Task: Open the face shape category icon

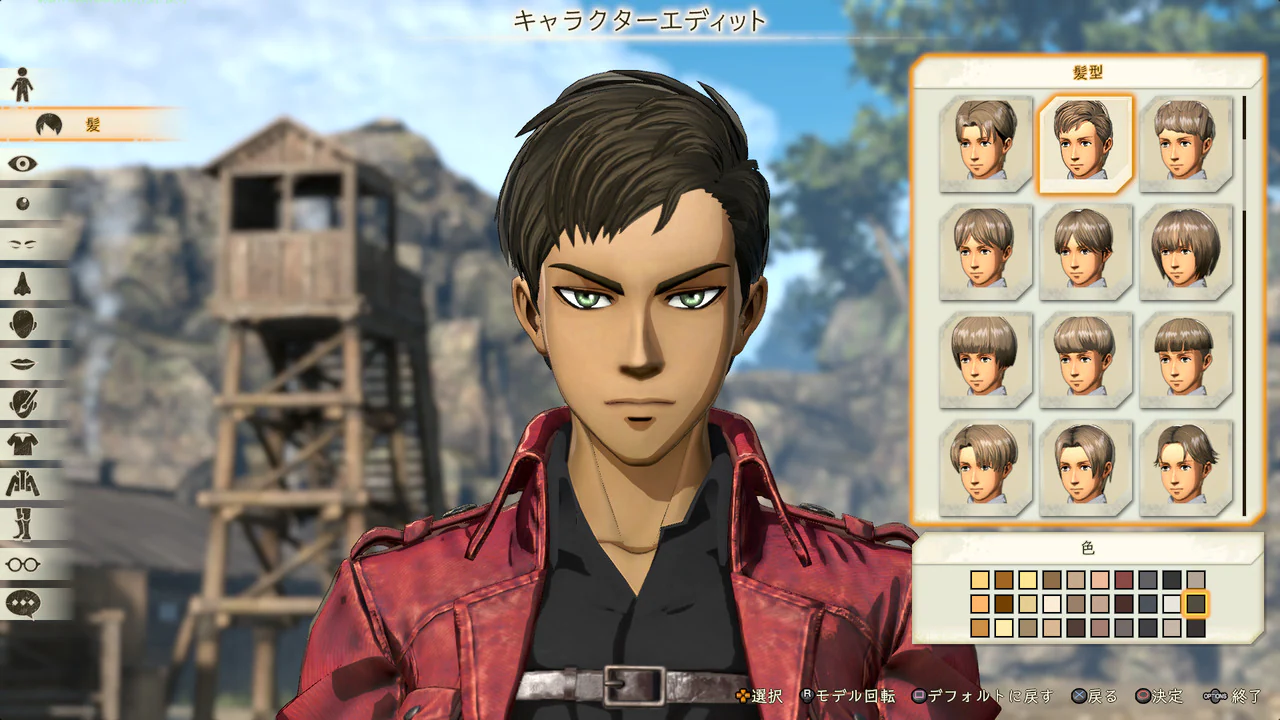Action: click(x=22, y=322)
